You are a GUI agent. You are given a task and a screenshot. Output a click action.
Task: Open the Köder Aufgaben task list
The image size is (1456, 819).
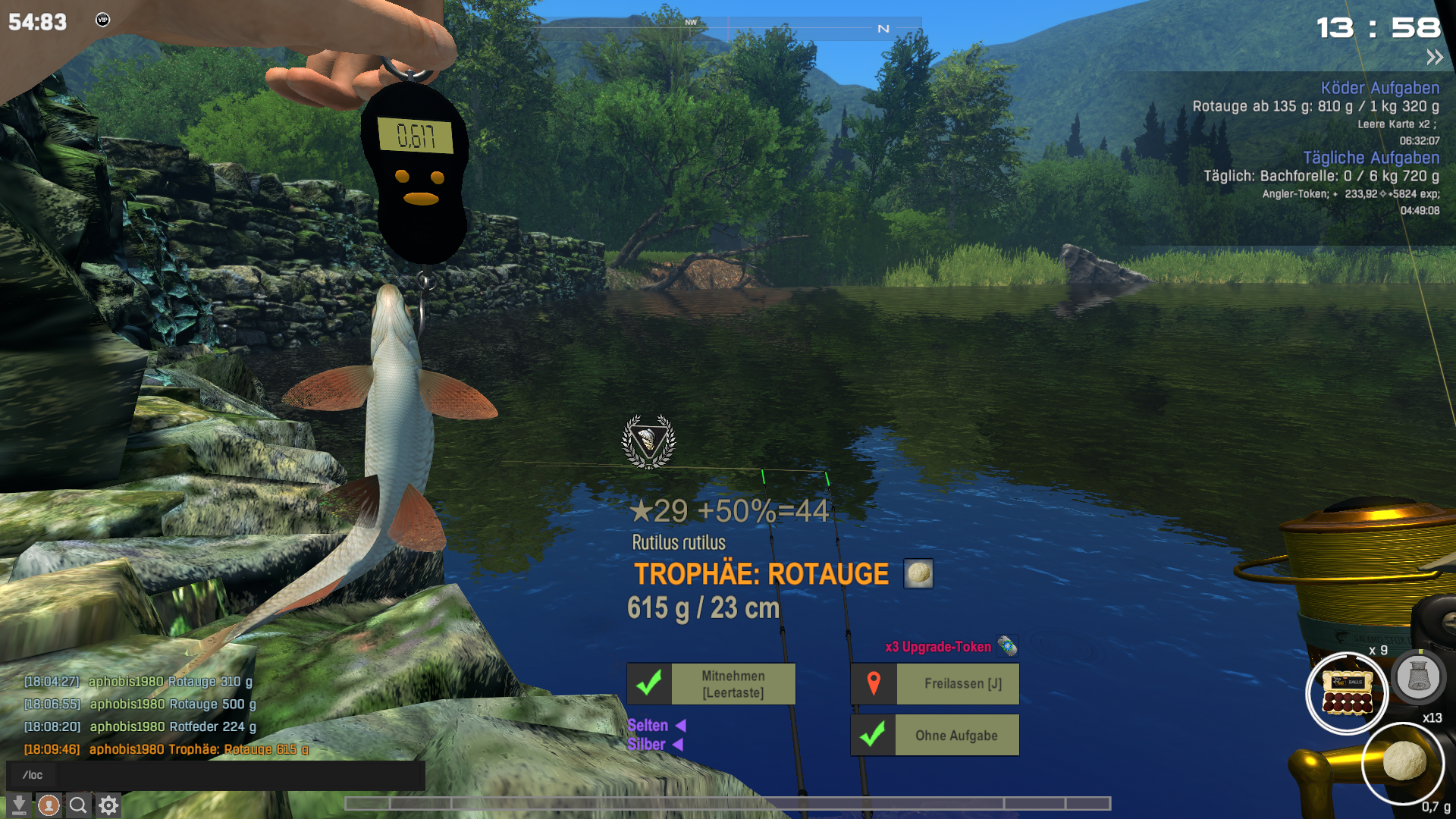click(x=1379, y=88)
